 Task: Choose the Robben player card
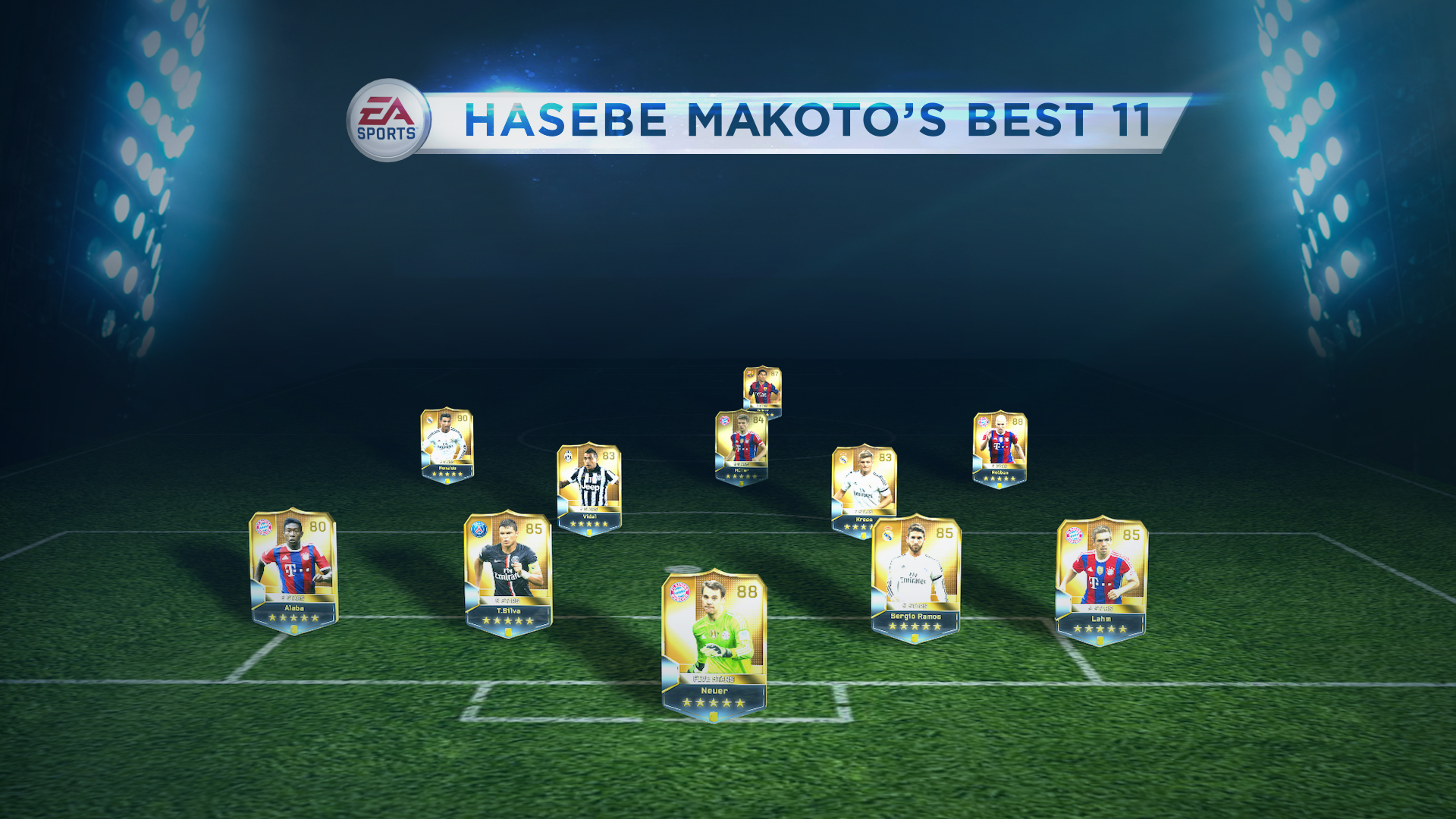[999, 449]
